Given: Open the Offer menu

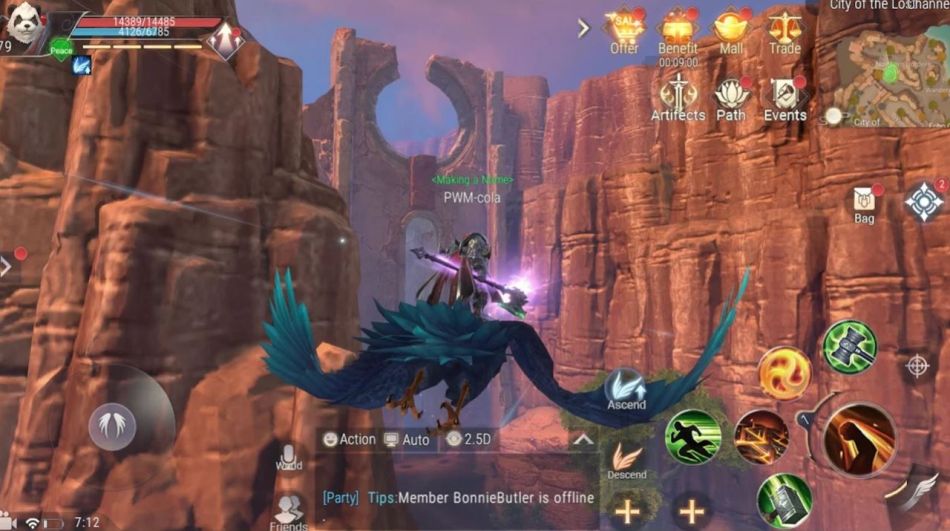Looking at the screenshot, I should (624, 30).
